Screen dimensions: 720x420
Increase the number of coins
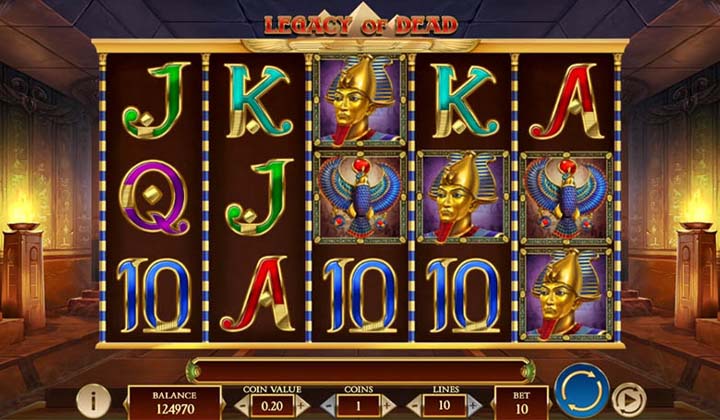click(388, 405)
